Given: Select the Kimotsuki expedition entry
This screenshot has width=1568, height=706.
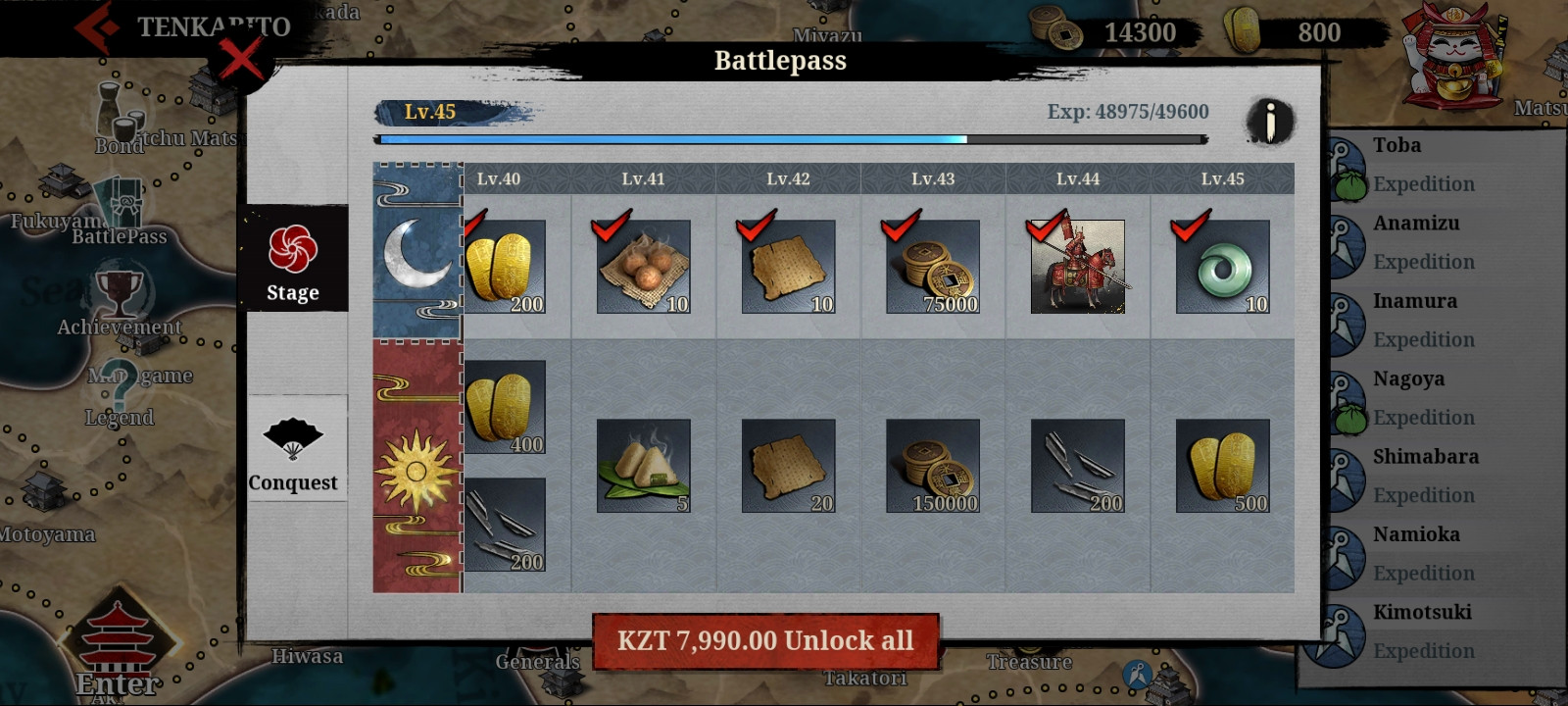Looking at the screenshot, I should (1421, 630).
